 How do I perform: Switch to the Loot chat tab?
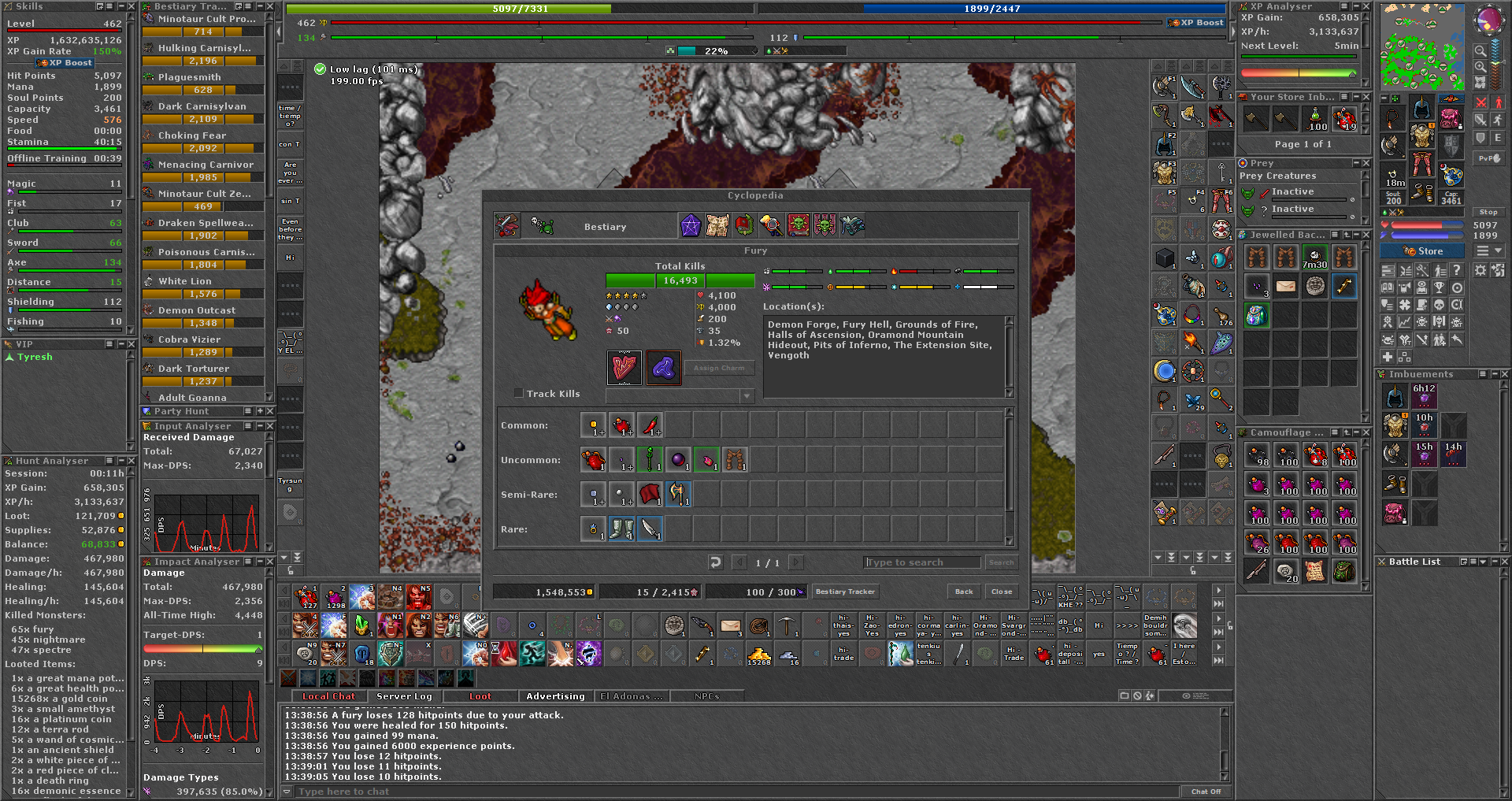click(x=480, y=696)
